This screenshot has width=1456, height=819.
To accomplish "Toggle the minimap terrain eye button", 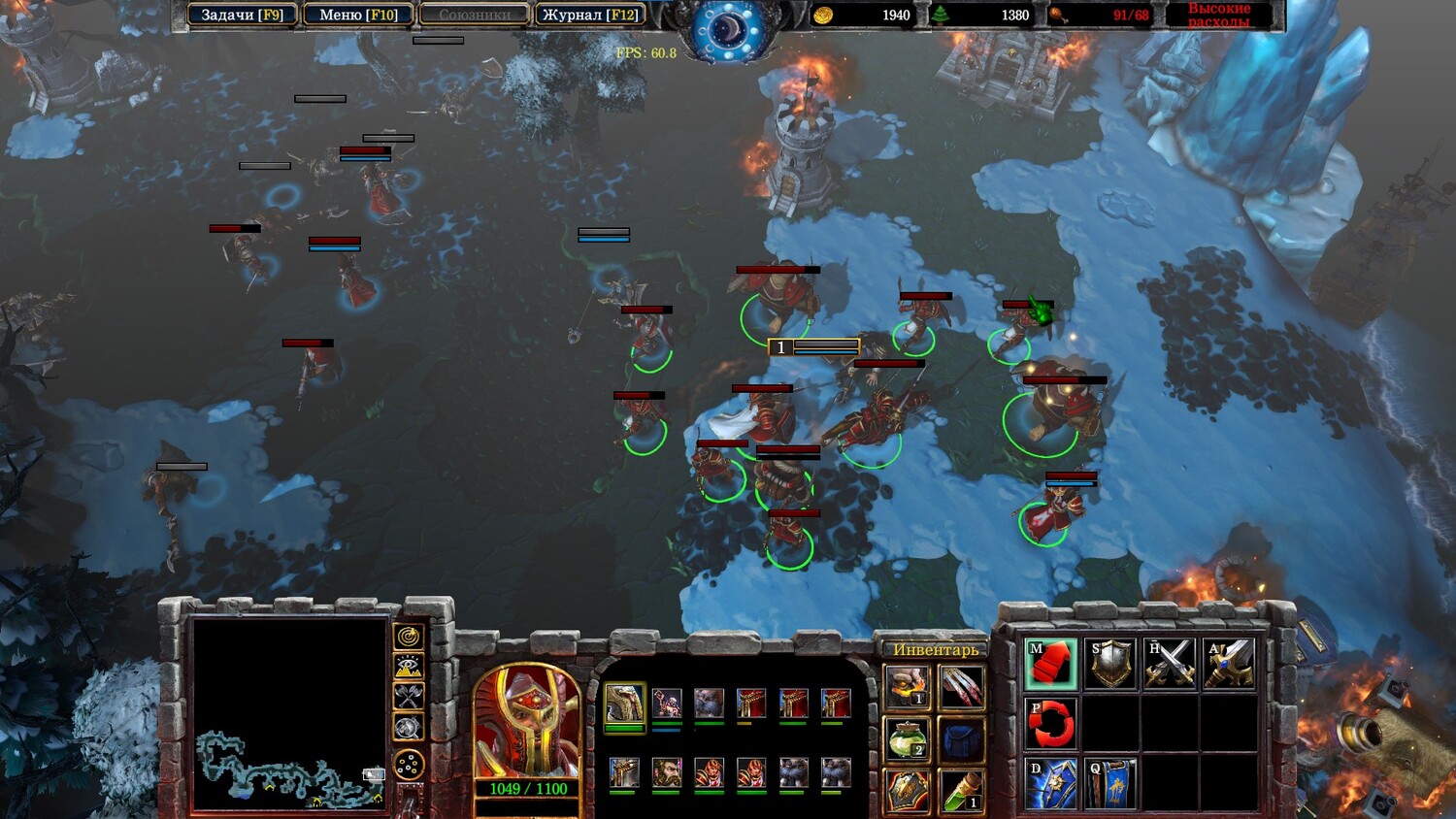I will 409,667.
